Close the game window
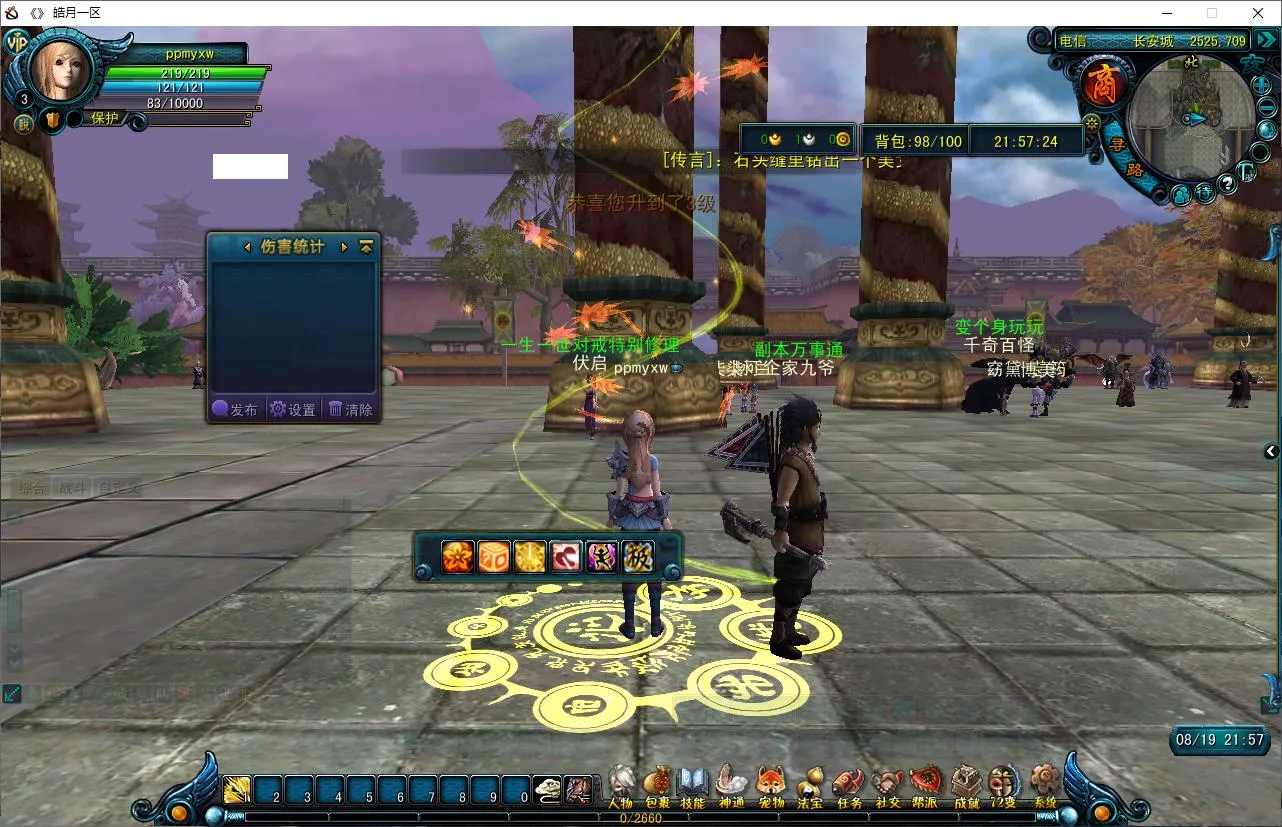The image size is (1282, 827). [1258, 13]
